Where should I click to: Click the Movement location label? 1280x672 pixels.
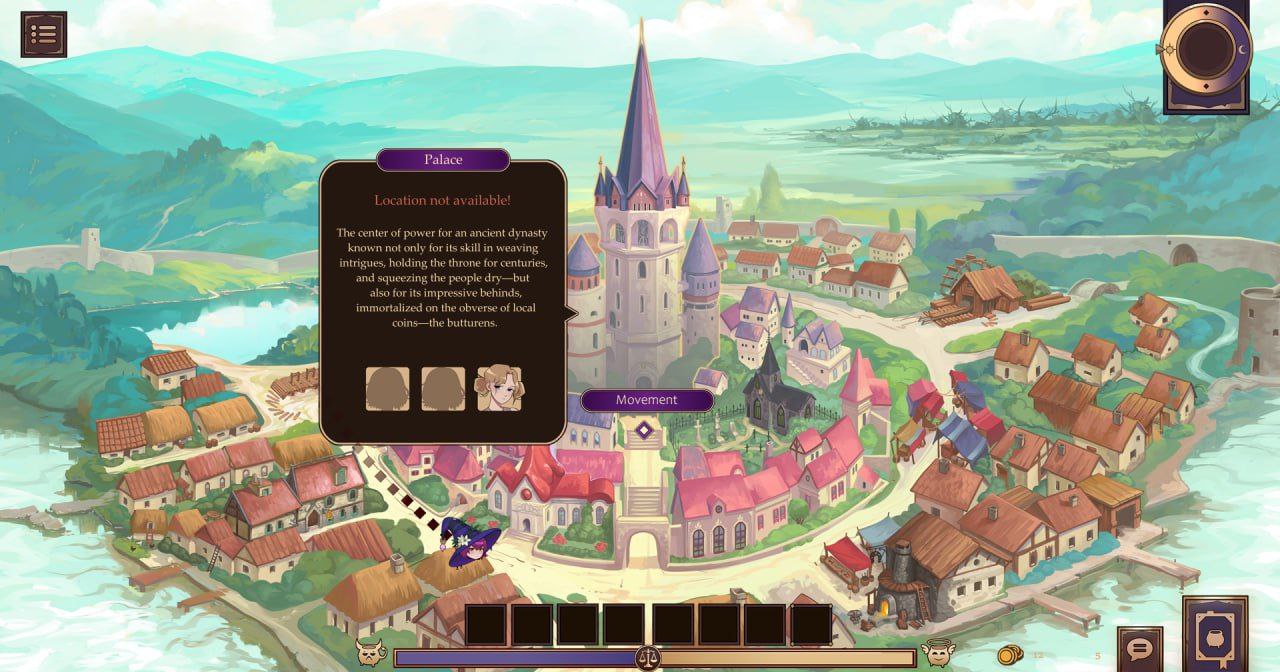pos(646,400)
